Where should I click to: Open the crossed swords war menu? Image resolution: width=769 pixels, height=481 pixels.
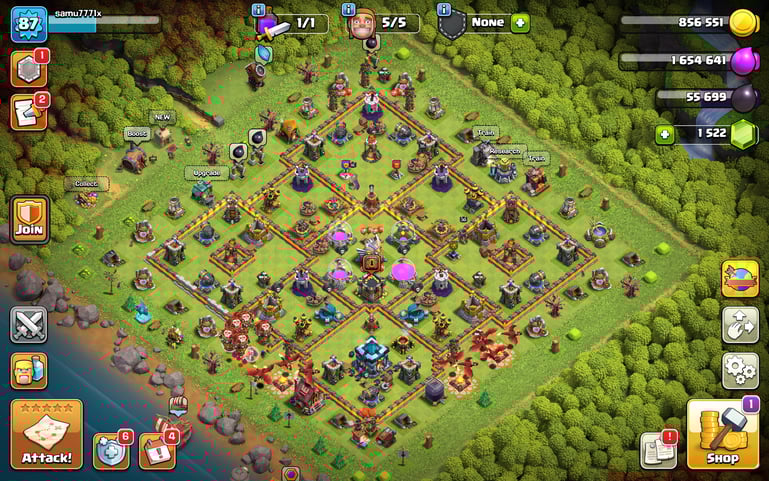pos(29,325)
